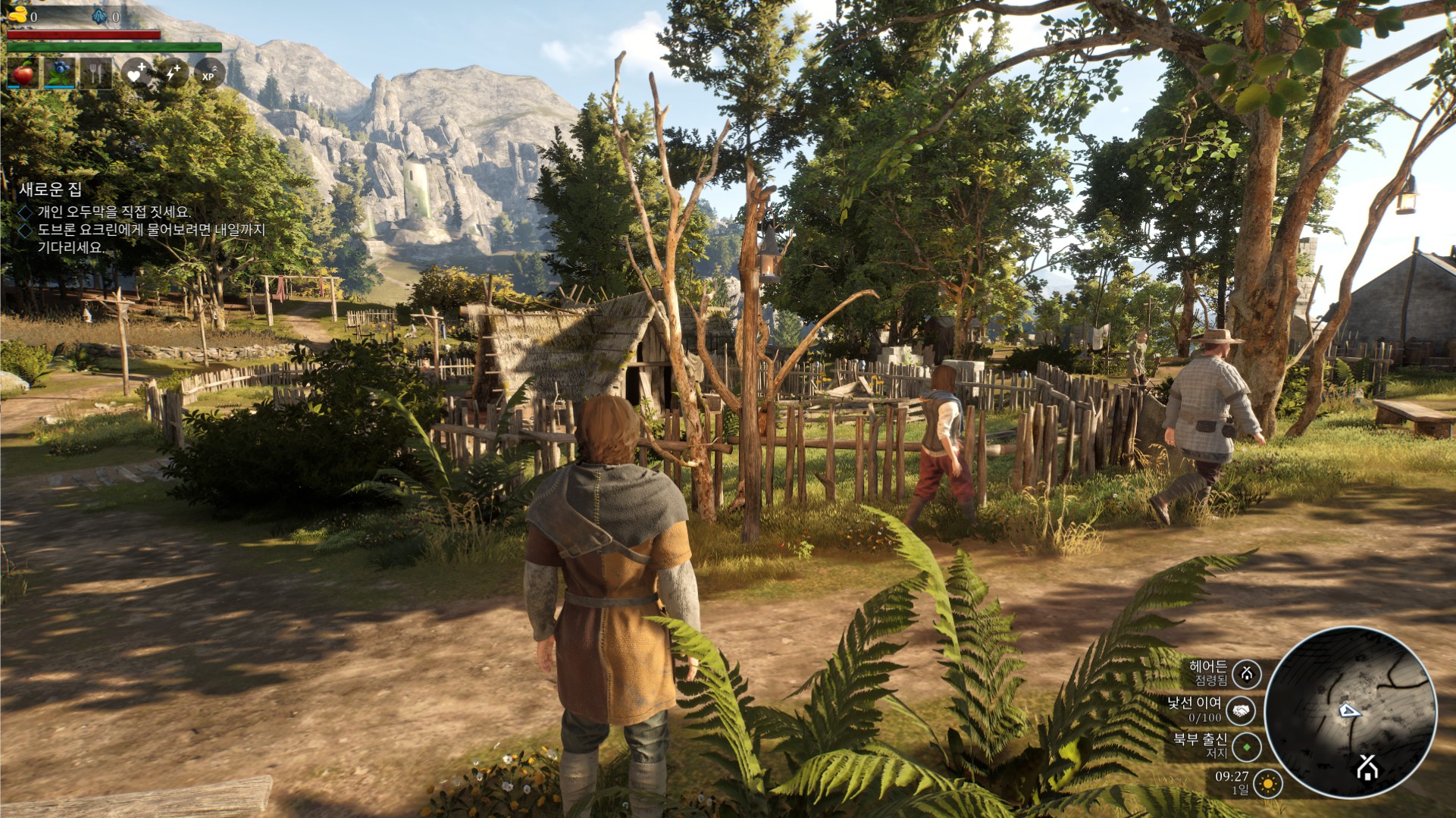
Task: Click the blue crystal currency icon
Action: tap(99, 15)
